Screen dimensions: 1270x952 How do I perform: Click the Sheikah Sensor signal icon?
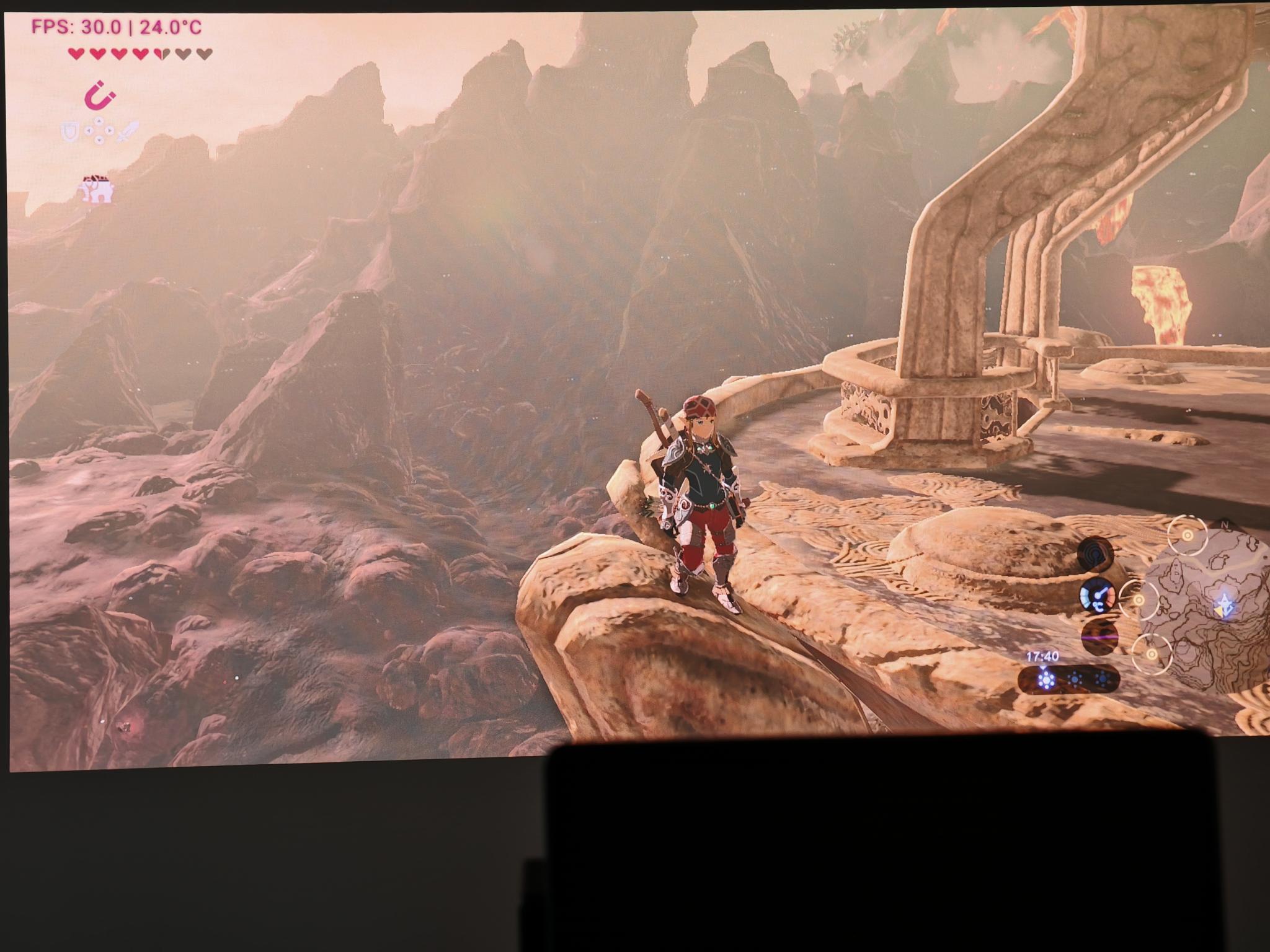pyautogui.click(x=1095, y=552)
